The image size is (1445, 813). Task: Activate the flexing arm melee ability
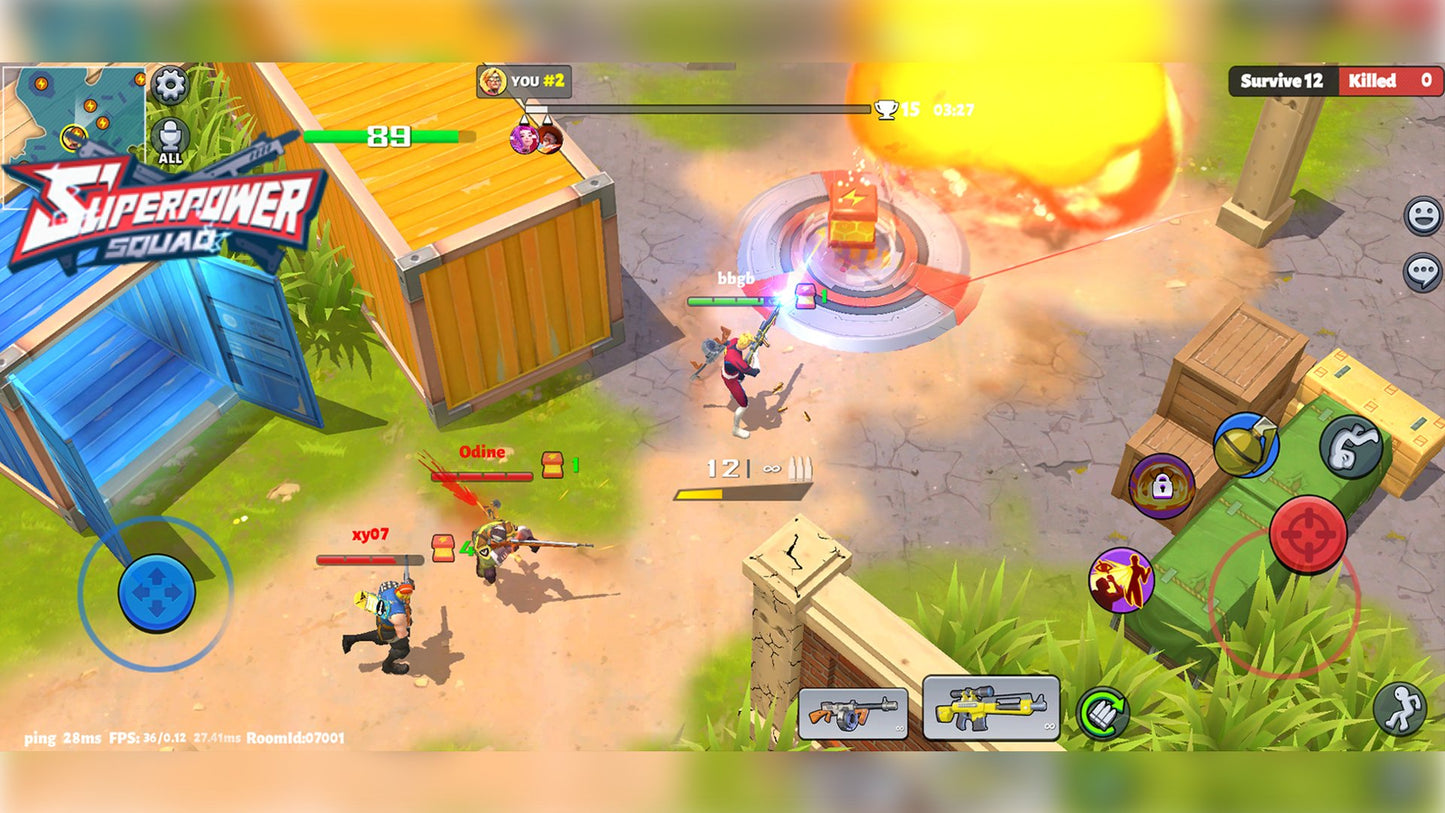click(x=1350, y=446)
